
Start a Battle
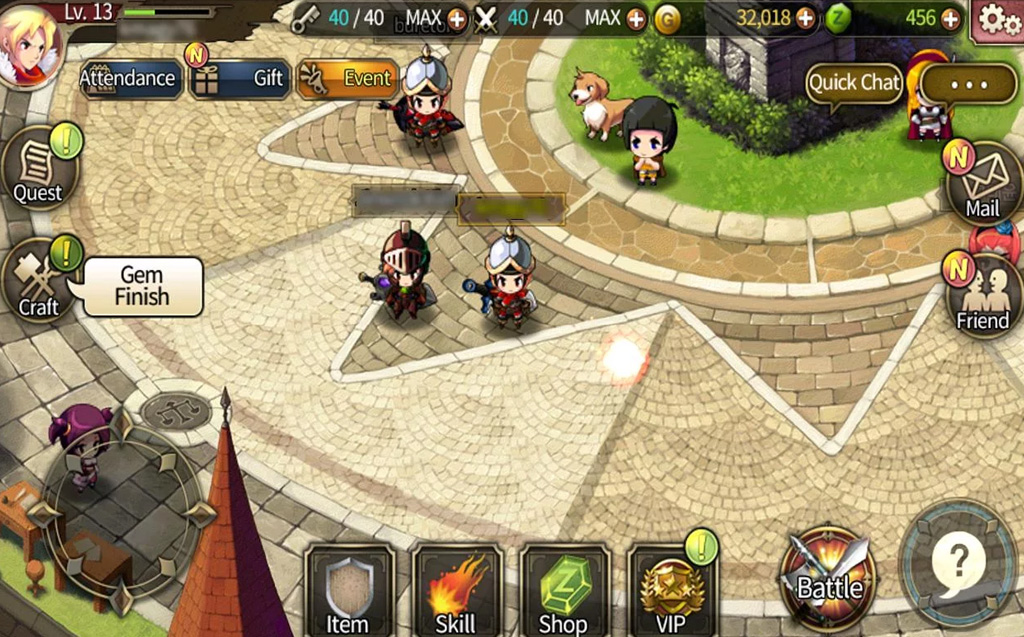click(828, 579)
